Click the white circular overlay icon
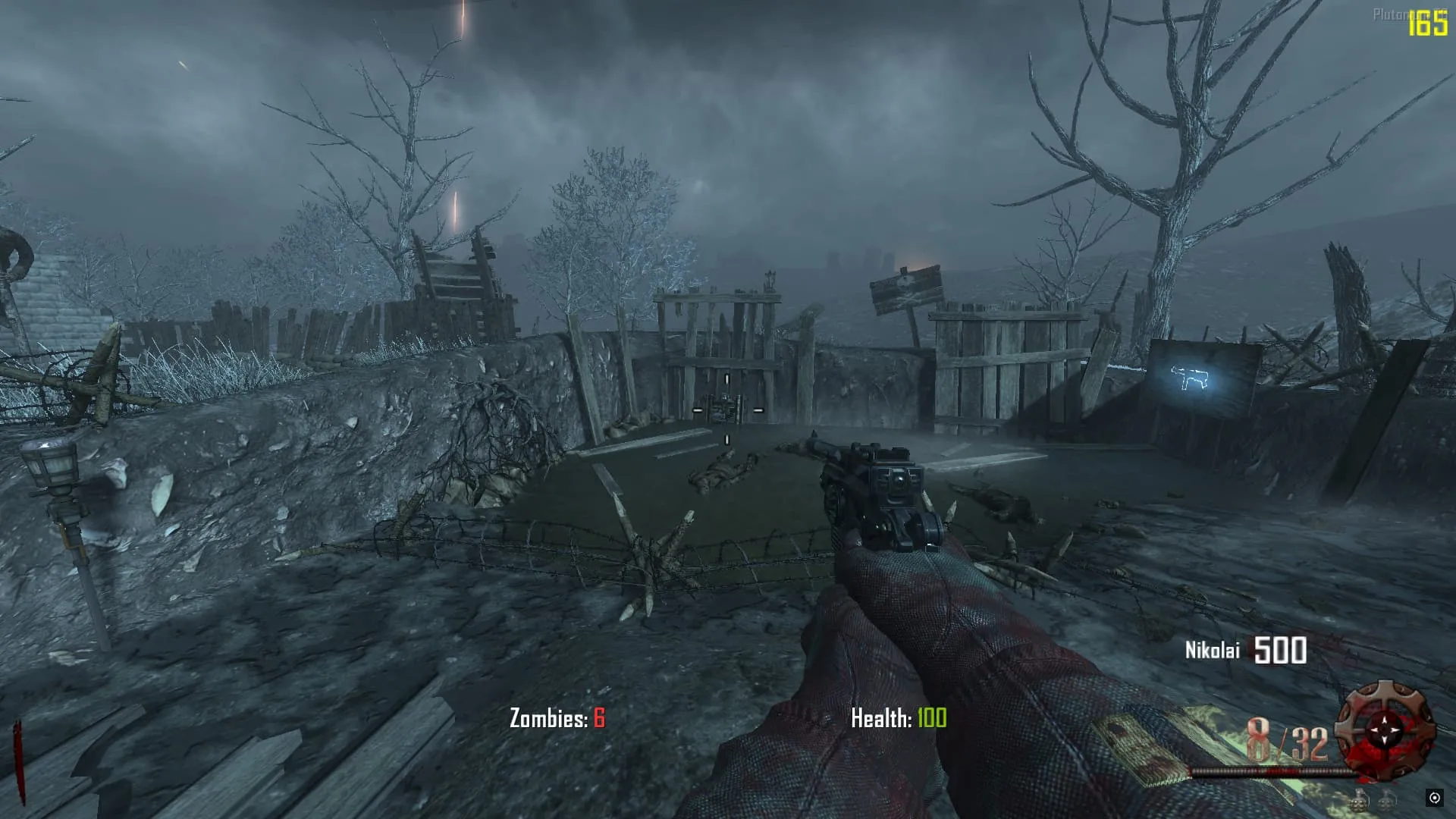 pos(1434,797)
